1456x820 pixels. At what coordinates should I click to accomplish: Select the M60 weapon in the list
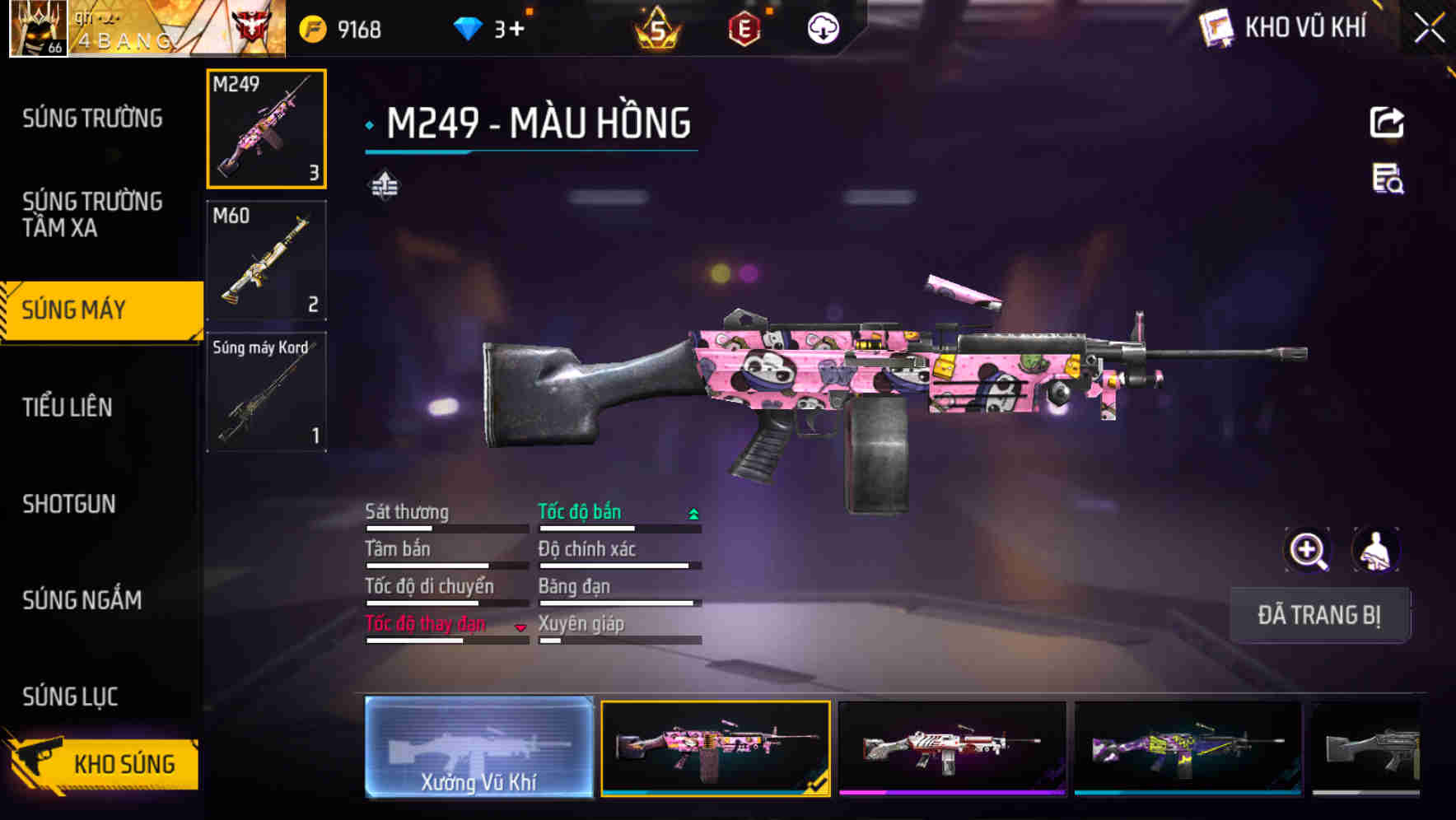(x=267, y=260)
